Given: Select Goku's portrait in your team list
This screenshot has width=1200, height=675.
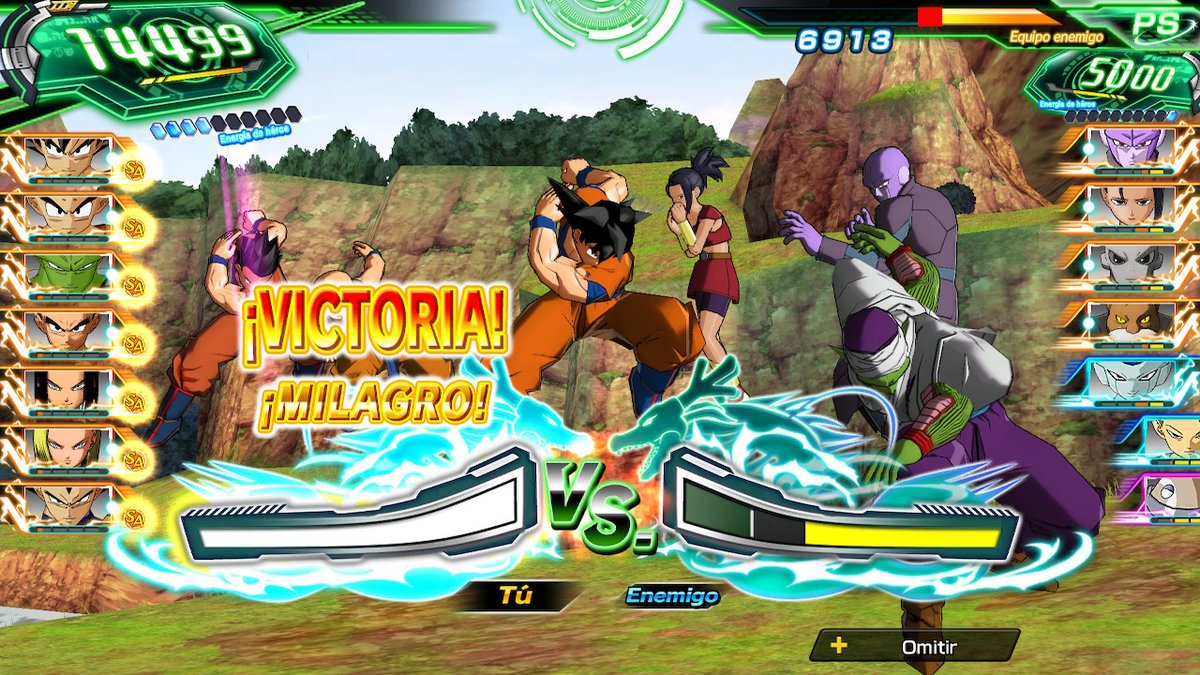Looking at the screenshot, I should click(x=68, y=156).
